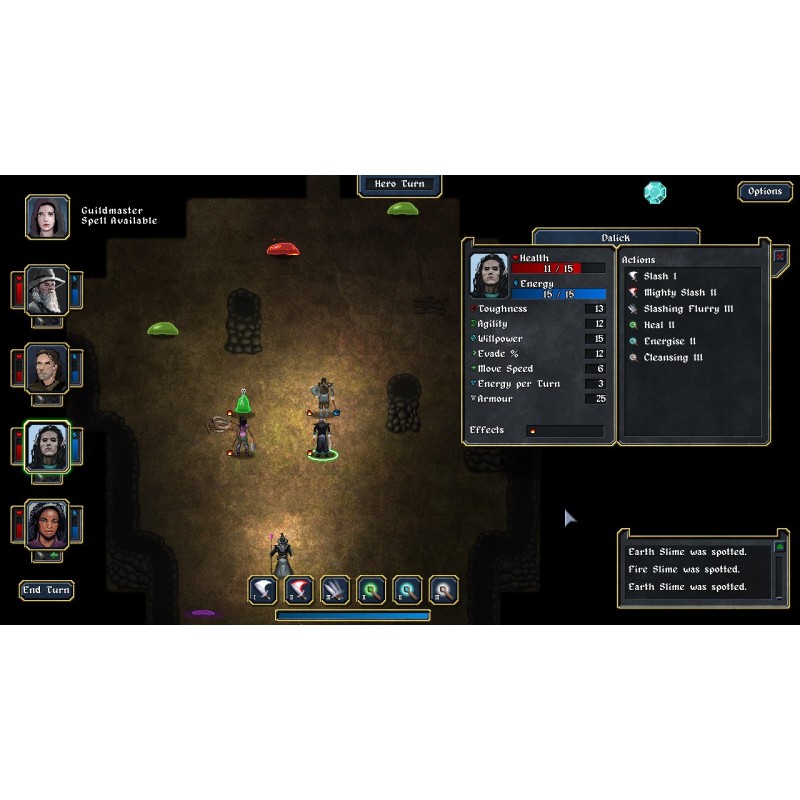This screenshot has width=800, height=800.
Task: Pick Heal II in the Actions list
Action: pos(660,325)
